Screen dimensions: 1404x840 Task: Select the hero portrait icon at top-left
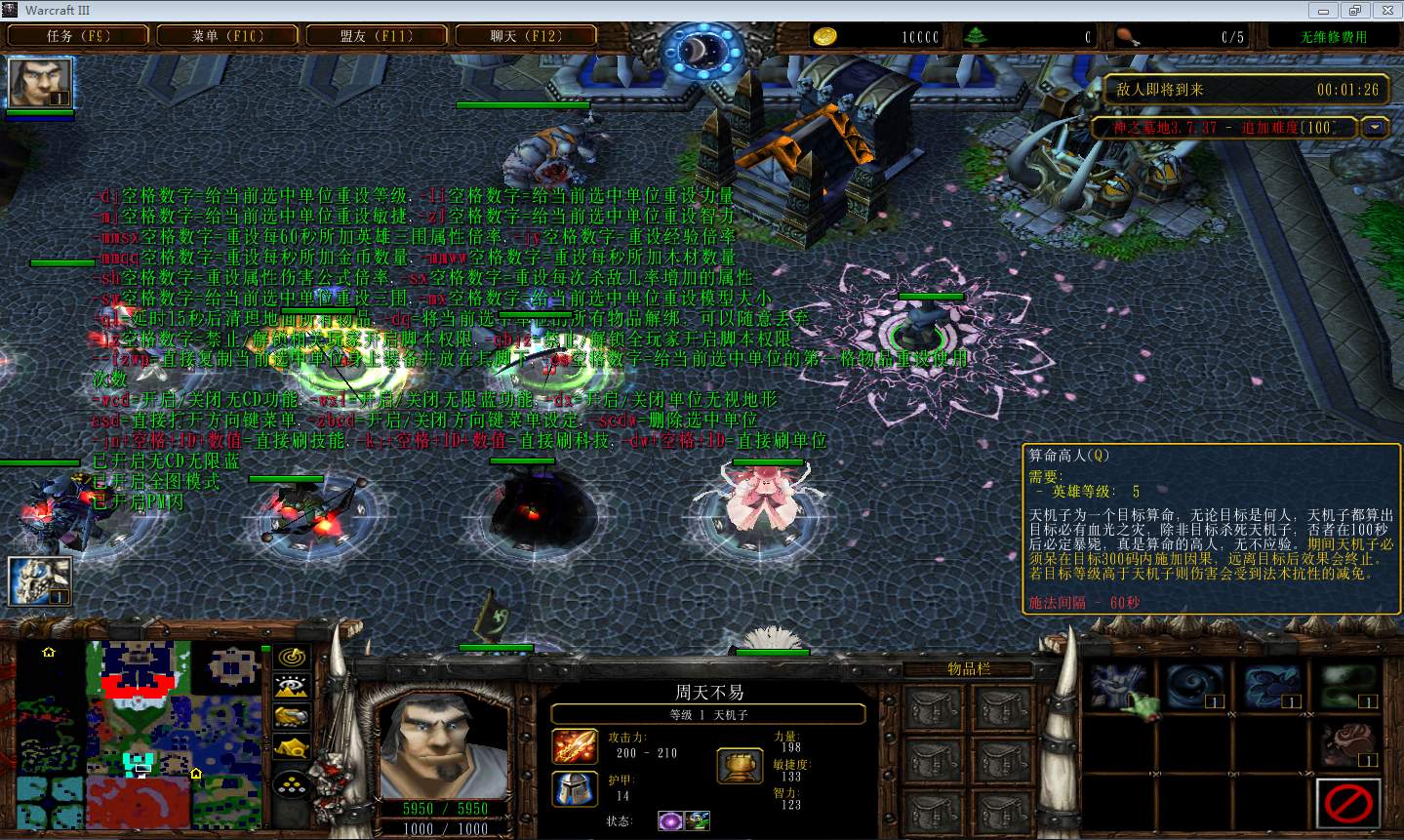pyautogui.click(x=40, y=83)
